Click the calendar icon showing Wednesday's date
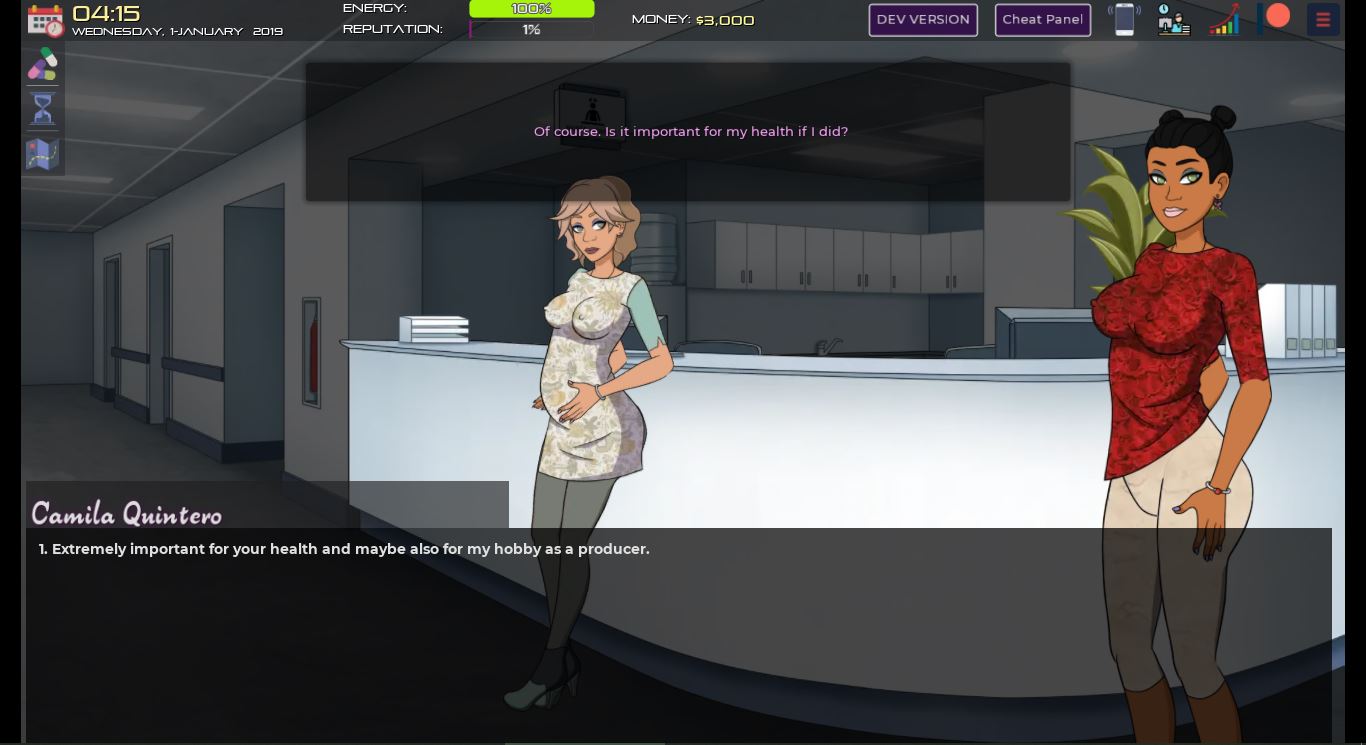The image size is (1366, 745). (44, 20)
